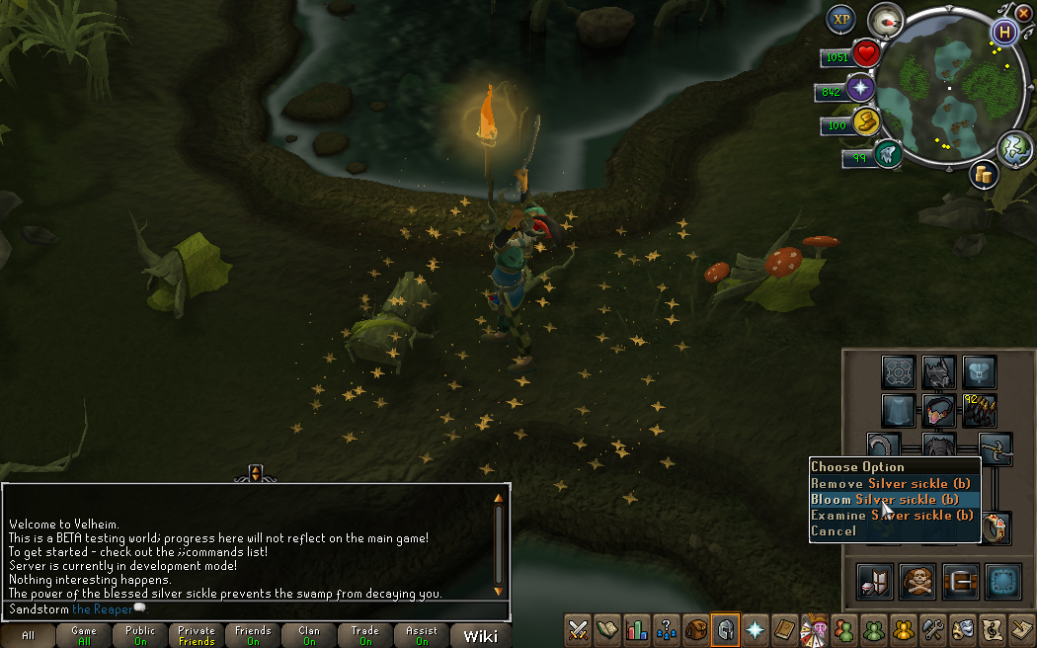Image resolution: width=1037 pixels, height=648 pixels.
Task: Choose Bloom Silver sickle (b) option
Action: (x=885, y=499)
